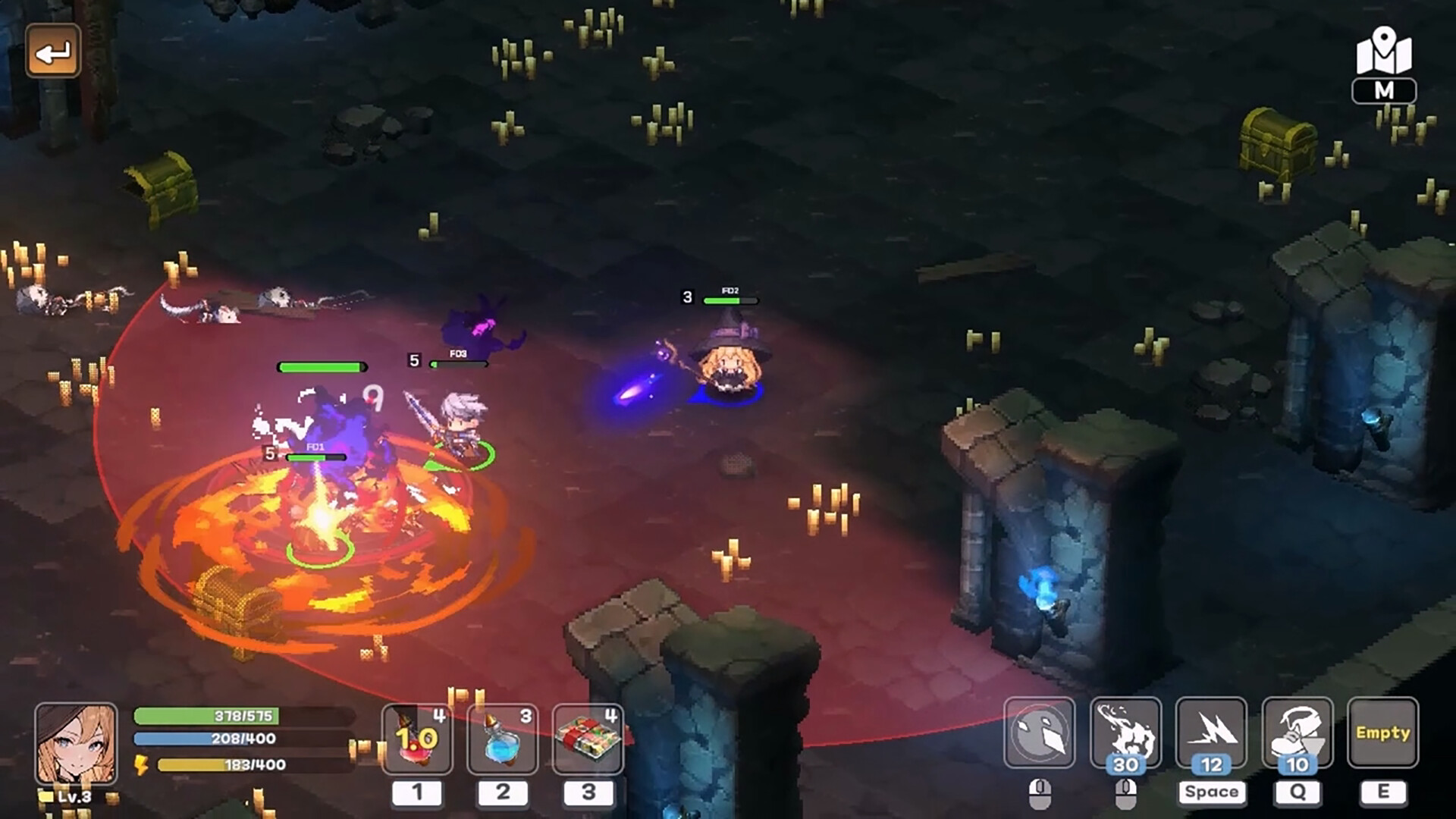The image size is (1456, 819).
Task: Click the lightning bolt energy icon
Action: pyautogui.click(x=141, y=766)
